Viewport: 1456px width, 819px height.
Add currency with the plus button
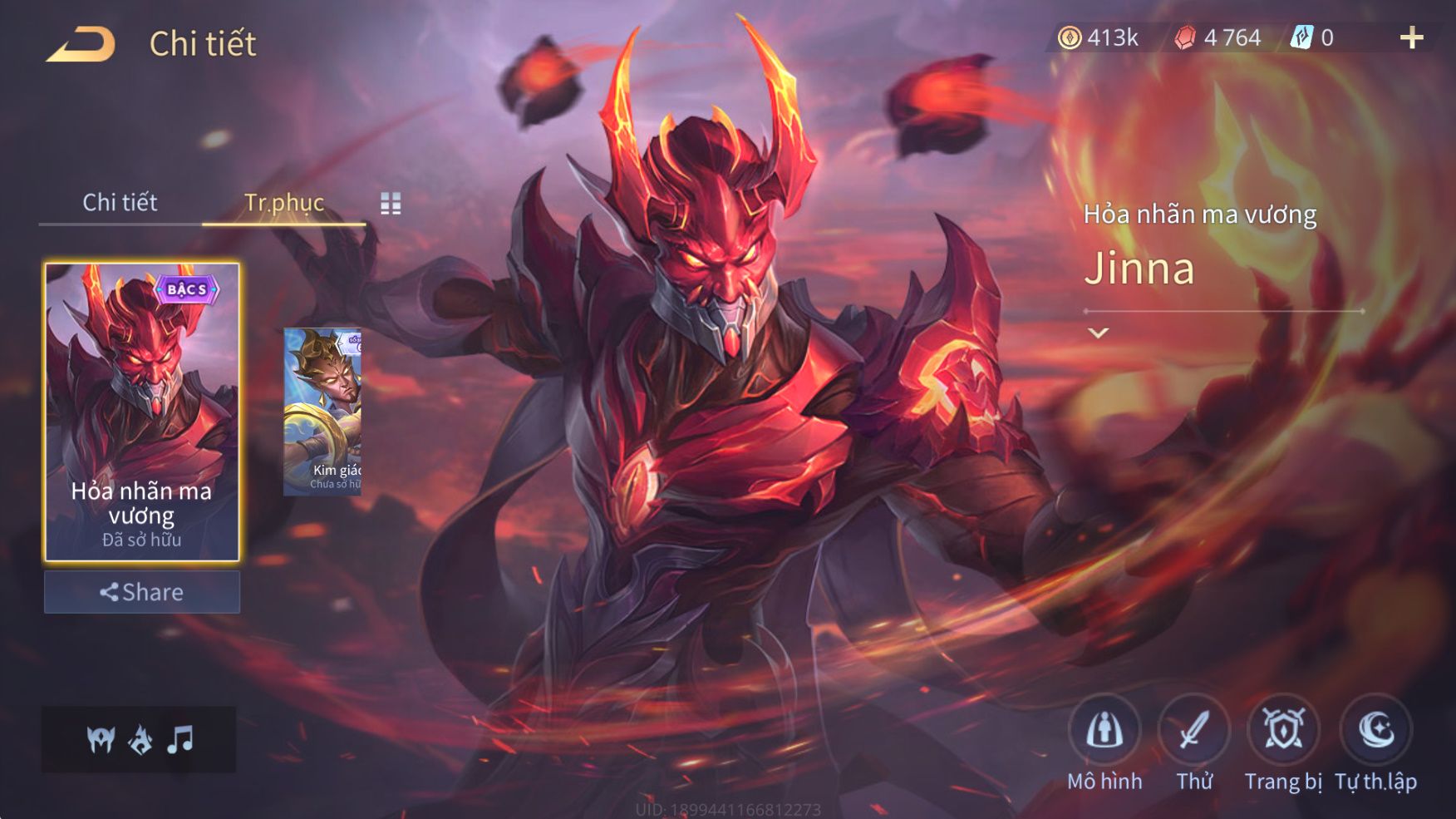1411,37
